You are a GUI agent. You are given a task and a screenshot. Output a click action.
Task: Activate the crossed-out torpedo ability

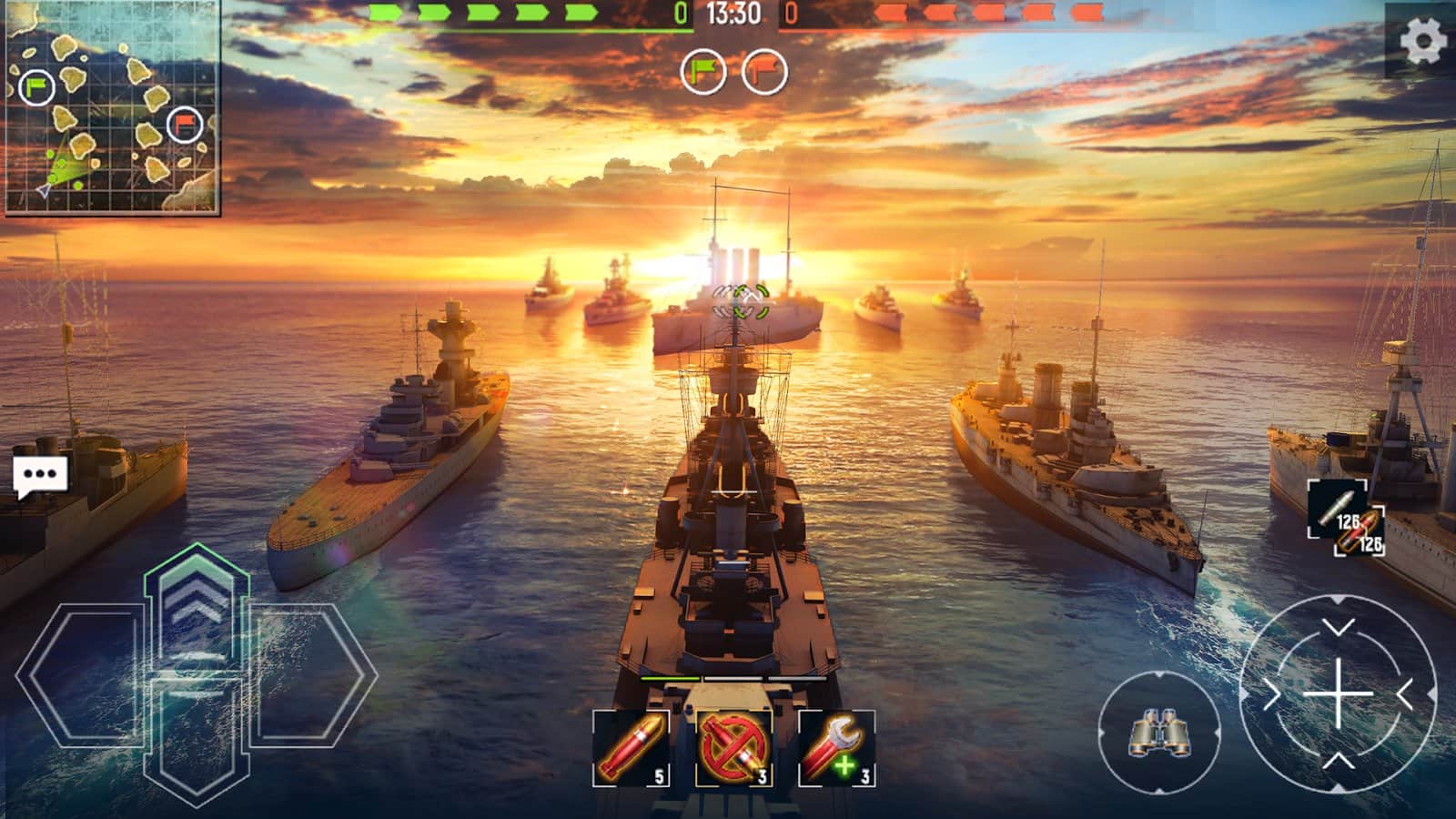[733, 748]
